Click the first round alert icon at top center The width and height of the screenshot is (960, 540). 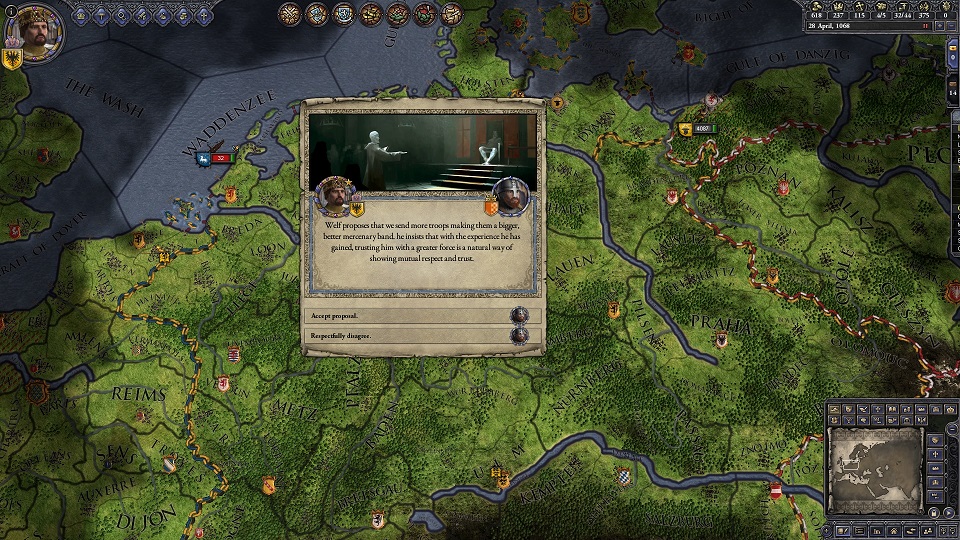pyautogui.click(x=290, y=14)
